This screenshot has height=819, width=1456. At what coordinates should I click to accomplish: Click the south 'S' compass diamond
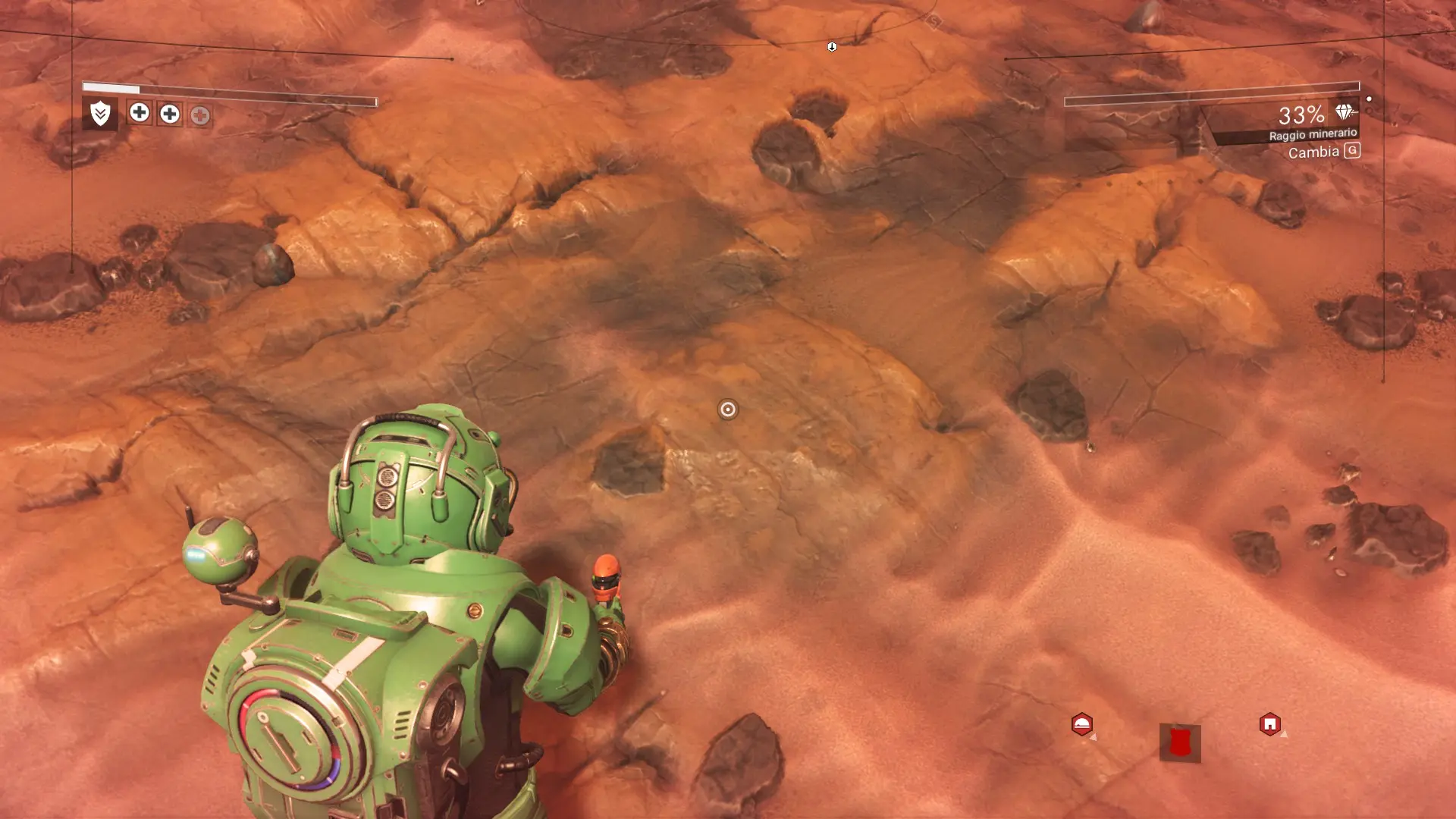[934, 22]
